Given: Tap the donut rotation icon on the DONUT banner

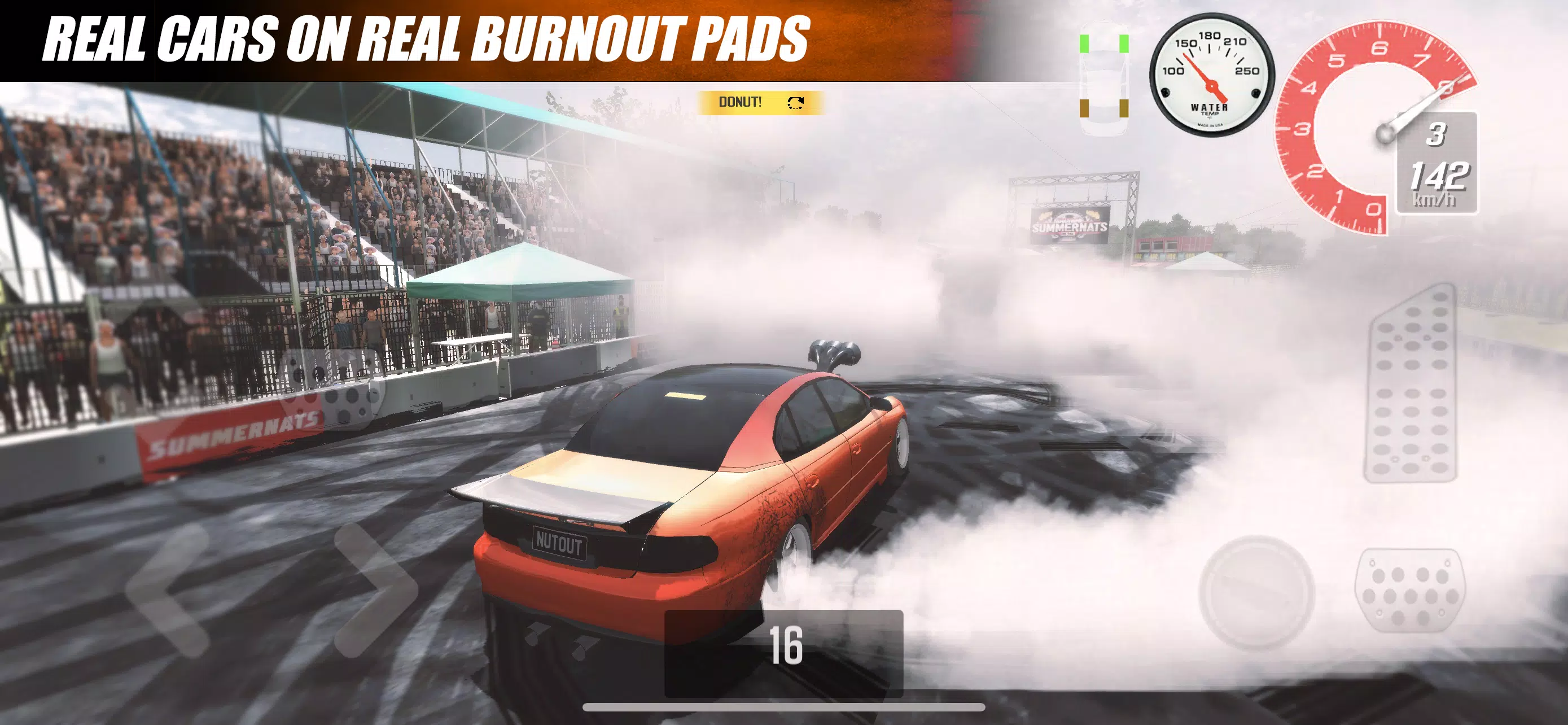Looking at the screenshot, I should tap(795, 102).
